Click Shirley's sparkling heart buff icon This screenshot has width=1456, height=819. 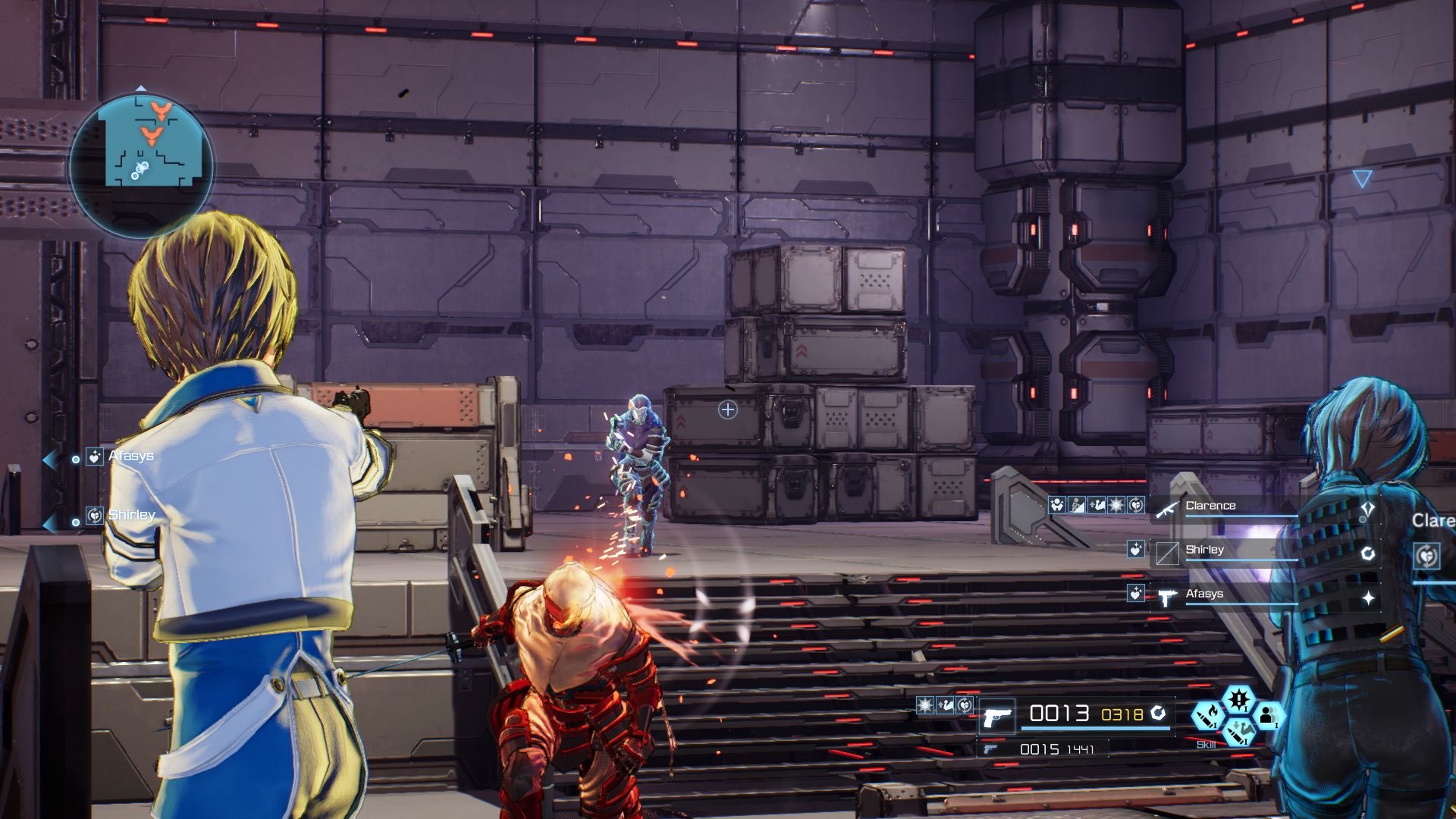pyautogui.click(x=1135, y=550)
